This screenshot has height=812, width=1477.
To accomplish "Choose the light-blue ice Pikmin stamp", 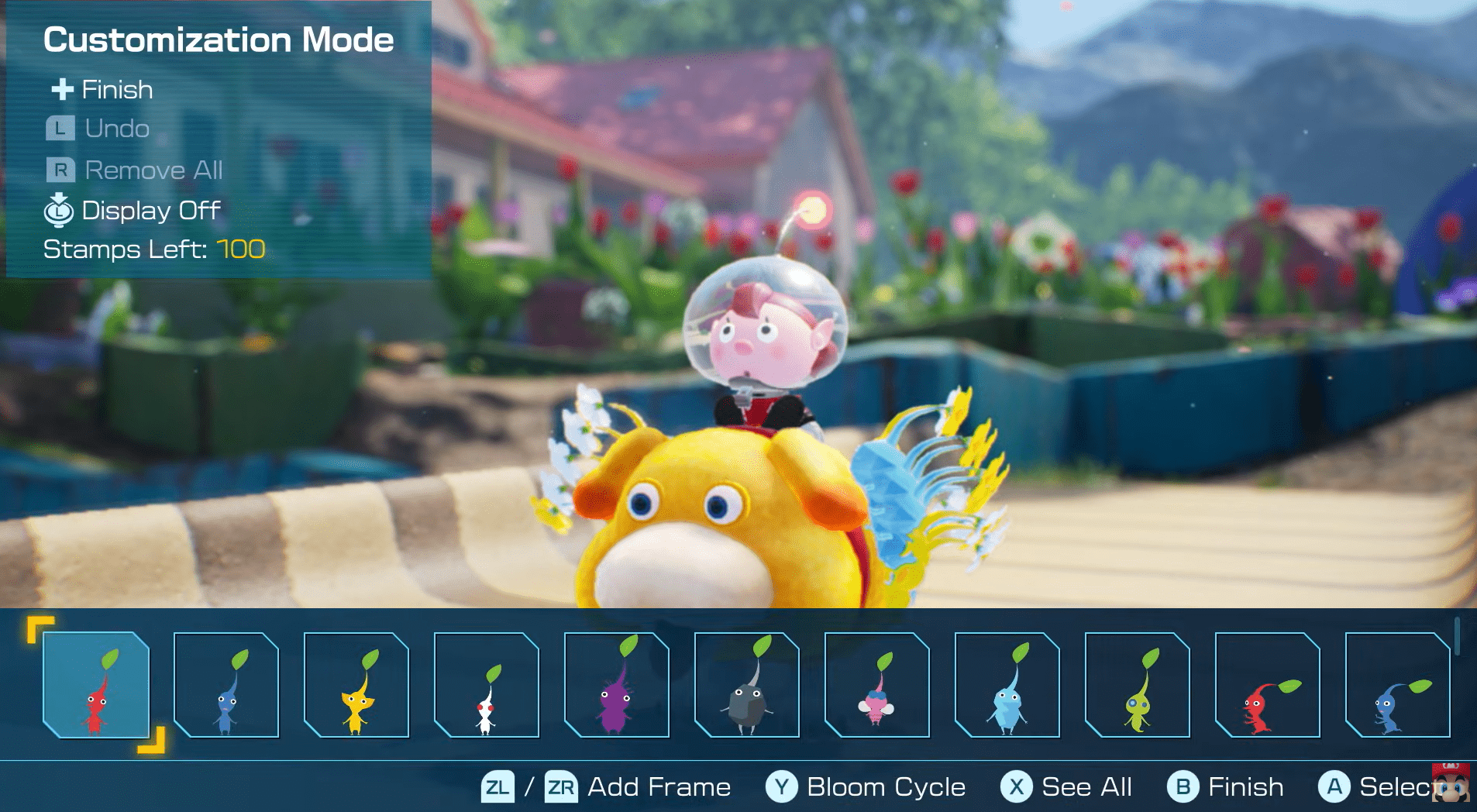I will click(x=1007, y=685).
